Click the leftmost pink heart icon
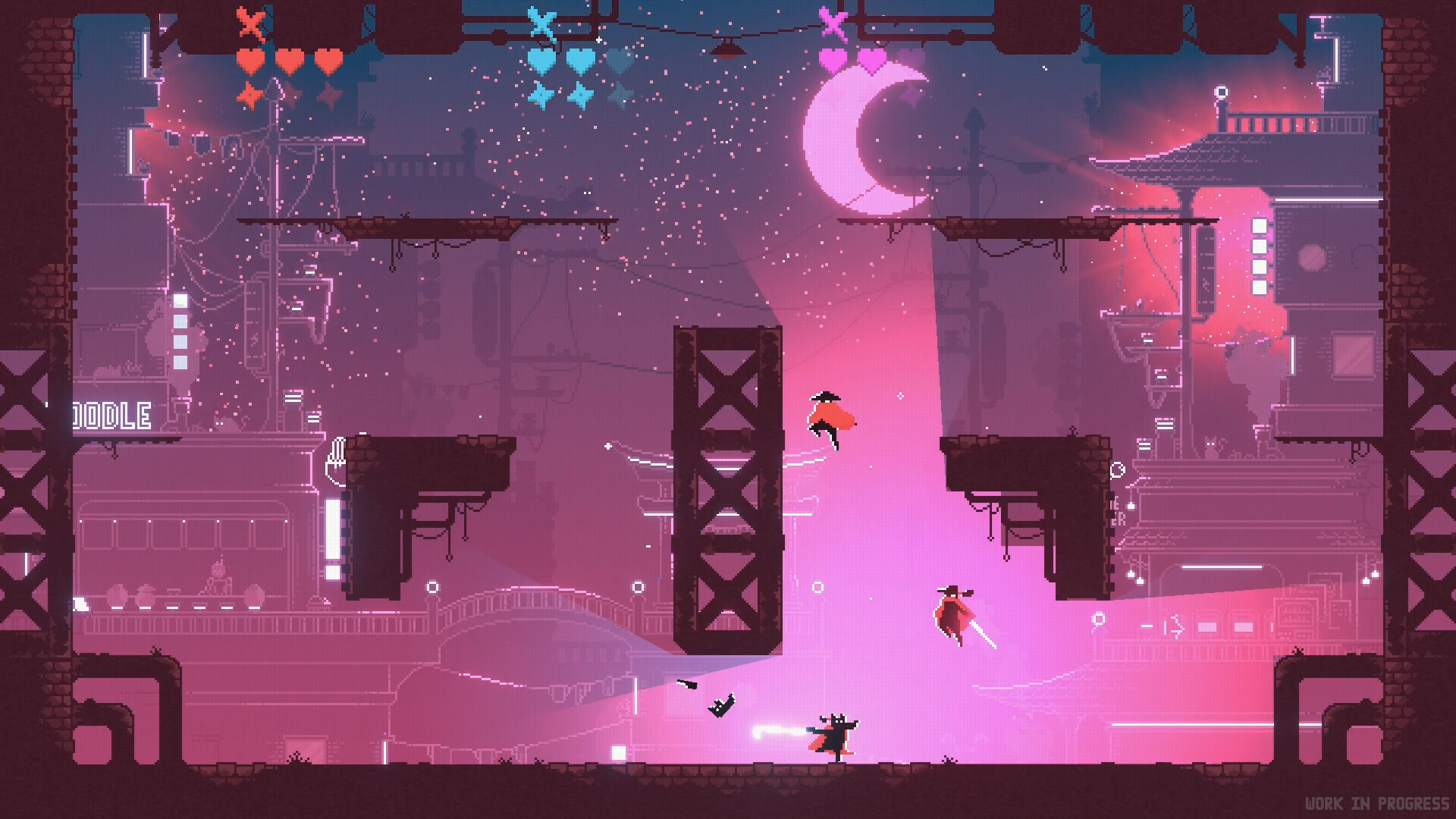This screenshot has height=819, width=1456. pos(831,59)
